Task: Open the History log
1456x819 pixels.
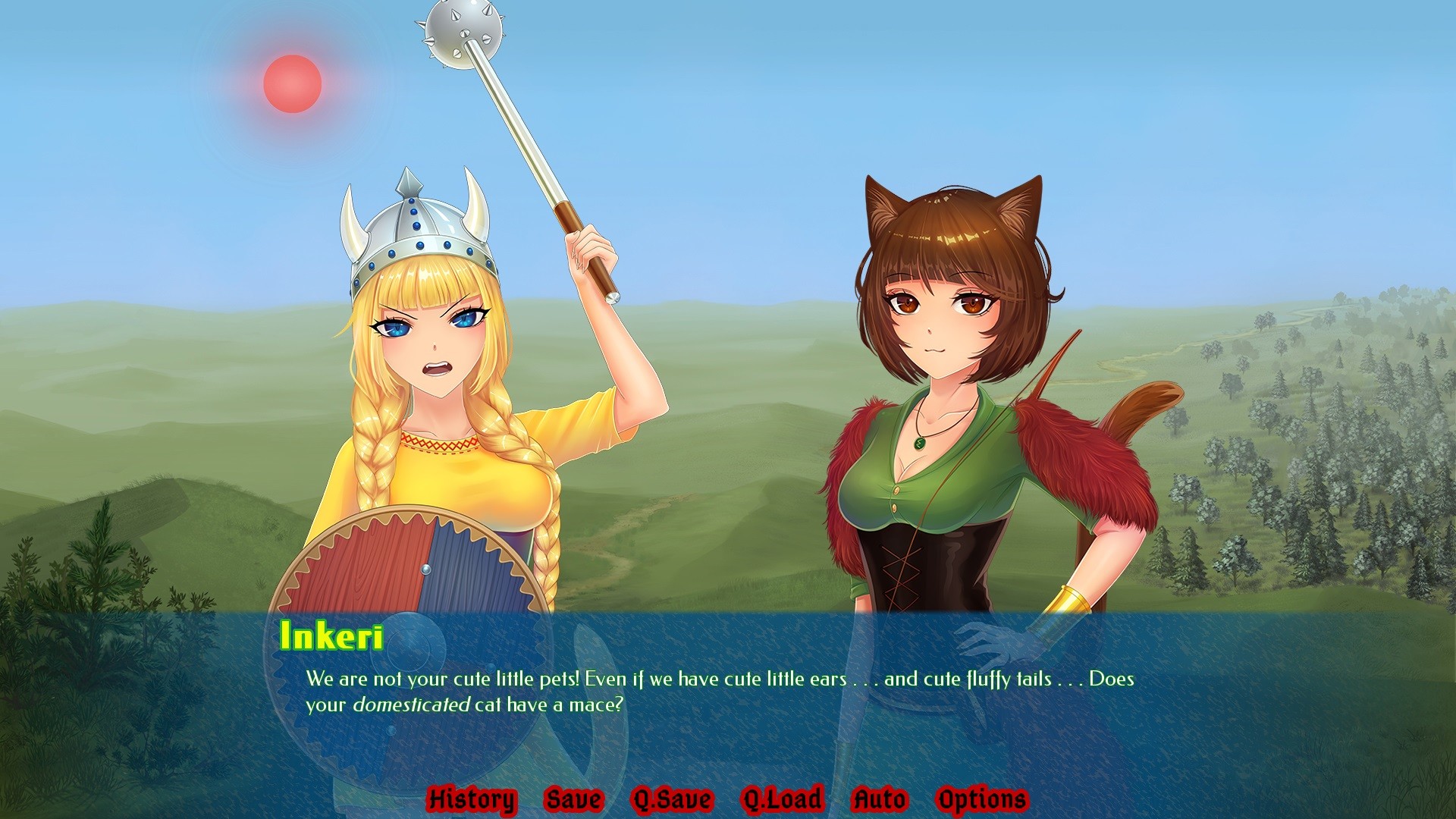Action: pos(472,799)
